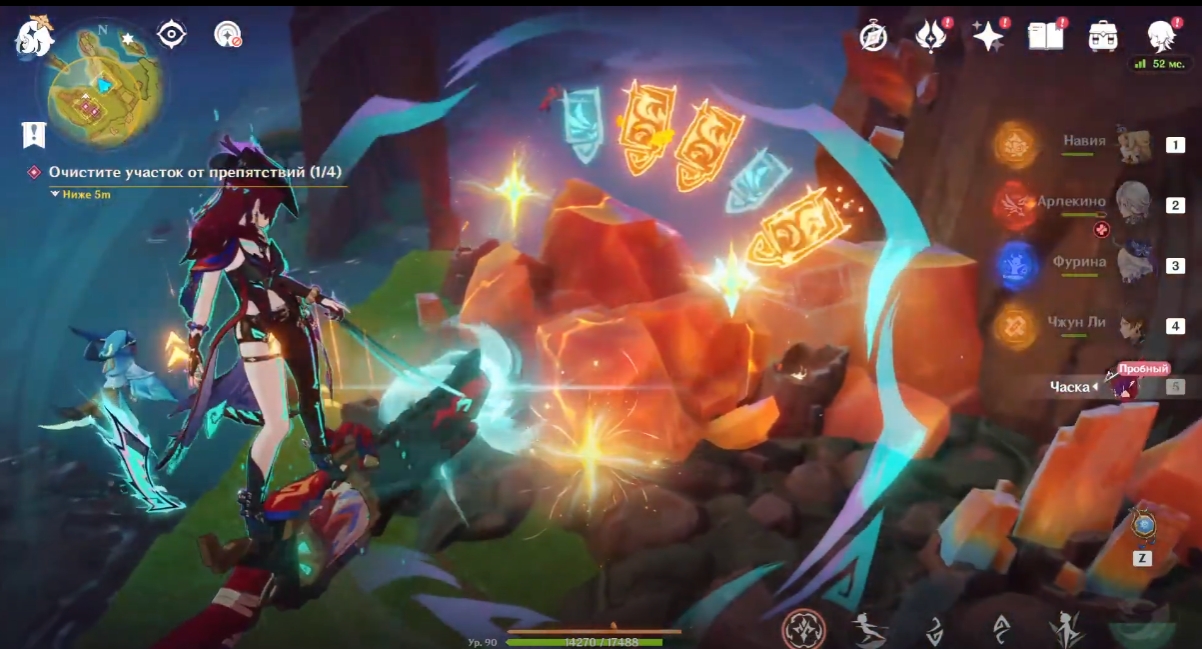This screenshot has height=649, width=1202.
Task: Use the blue gadget item icon
Action: point(1143,525)
